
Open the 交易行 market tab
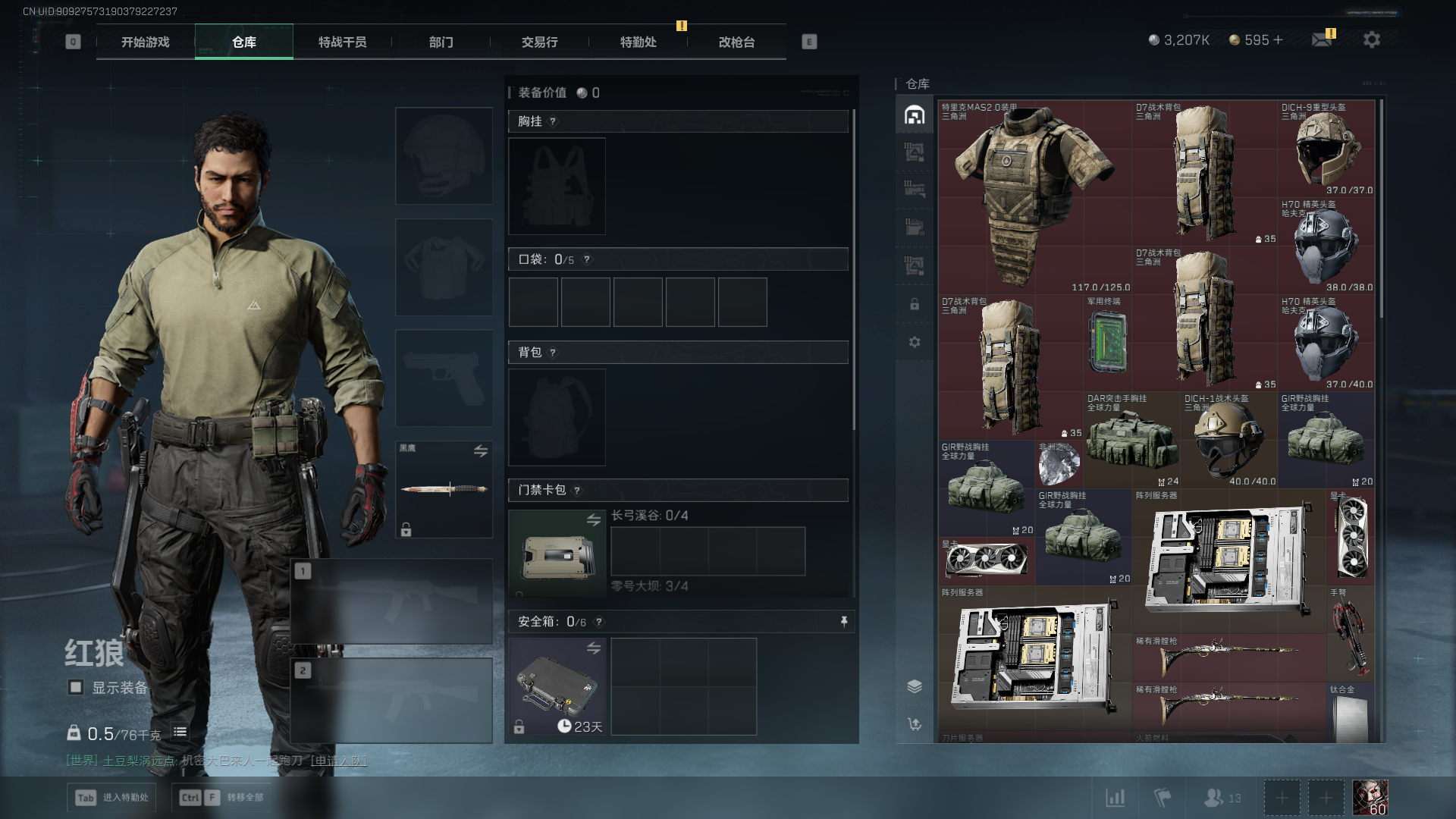[539, 42]
